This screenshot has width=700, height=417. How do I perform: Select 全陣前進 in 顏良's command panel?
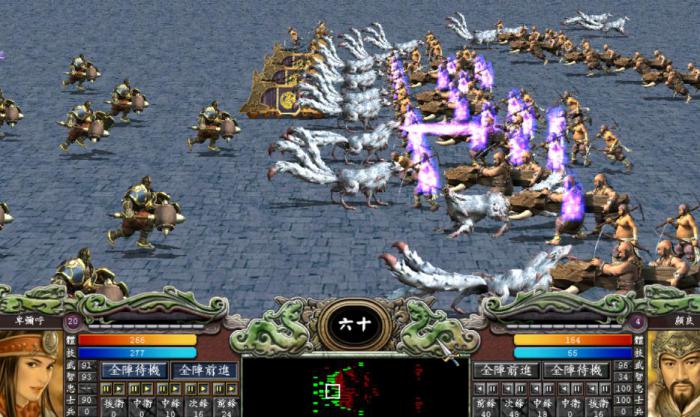tap(507, 370)
